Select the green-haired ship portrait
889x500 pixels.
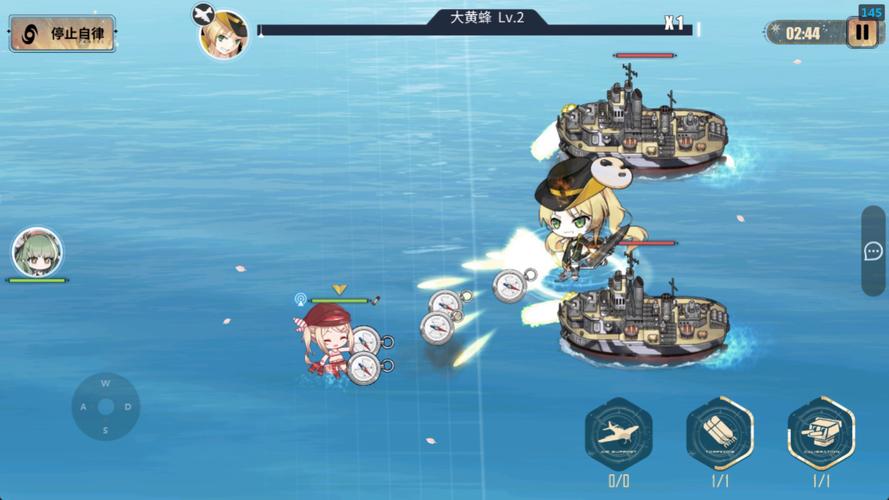point(38,253)
